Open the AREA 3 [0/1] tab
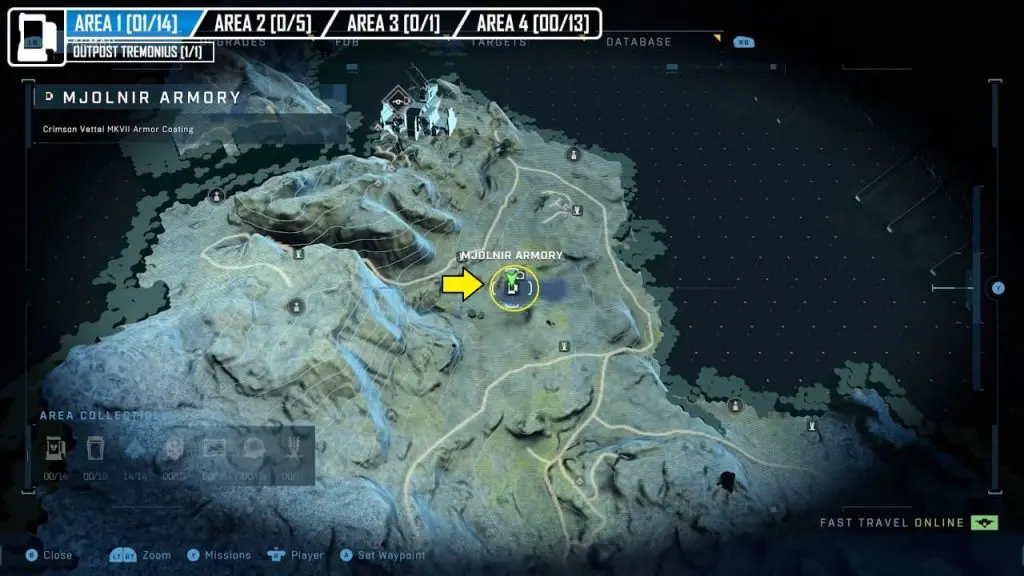Viewport: 1024px width, 576px height. pos(393,23)
